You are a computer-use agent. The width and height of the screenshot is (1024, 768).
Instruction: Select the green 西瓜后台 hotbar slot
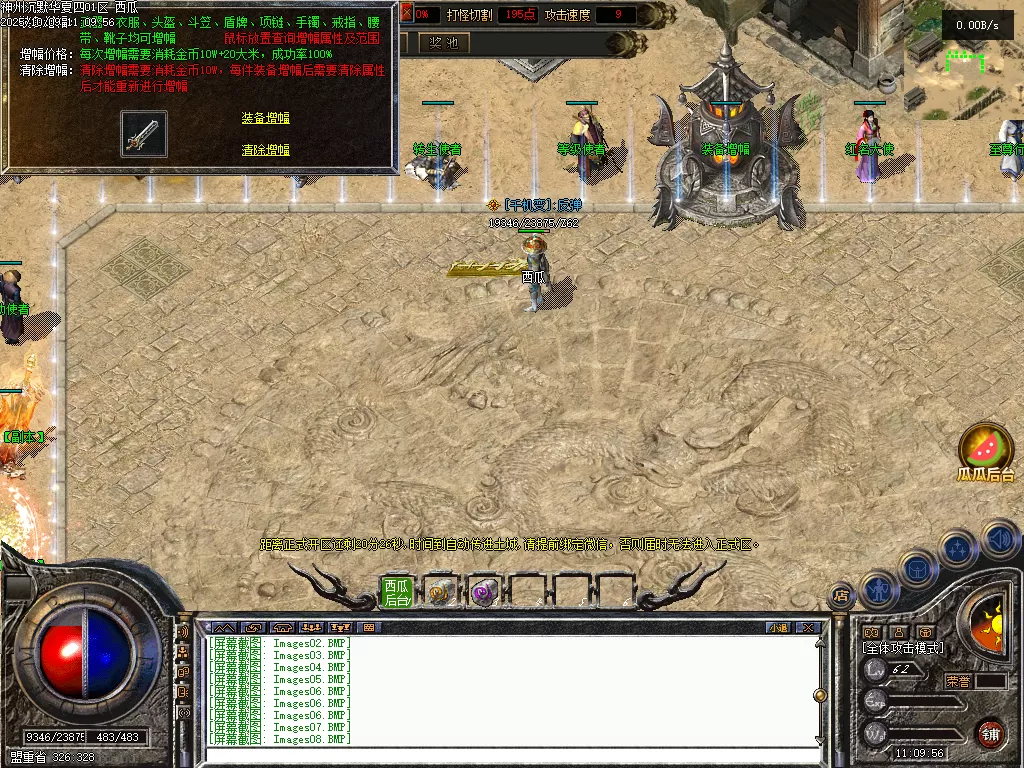tap(397, 593)
